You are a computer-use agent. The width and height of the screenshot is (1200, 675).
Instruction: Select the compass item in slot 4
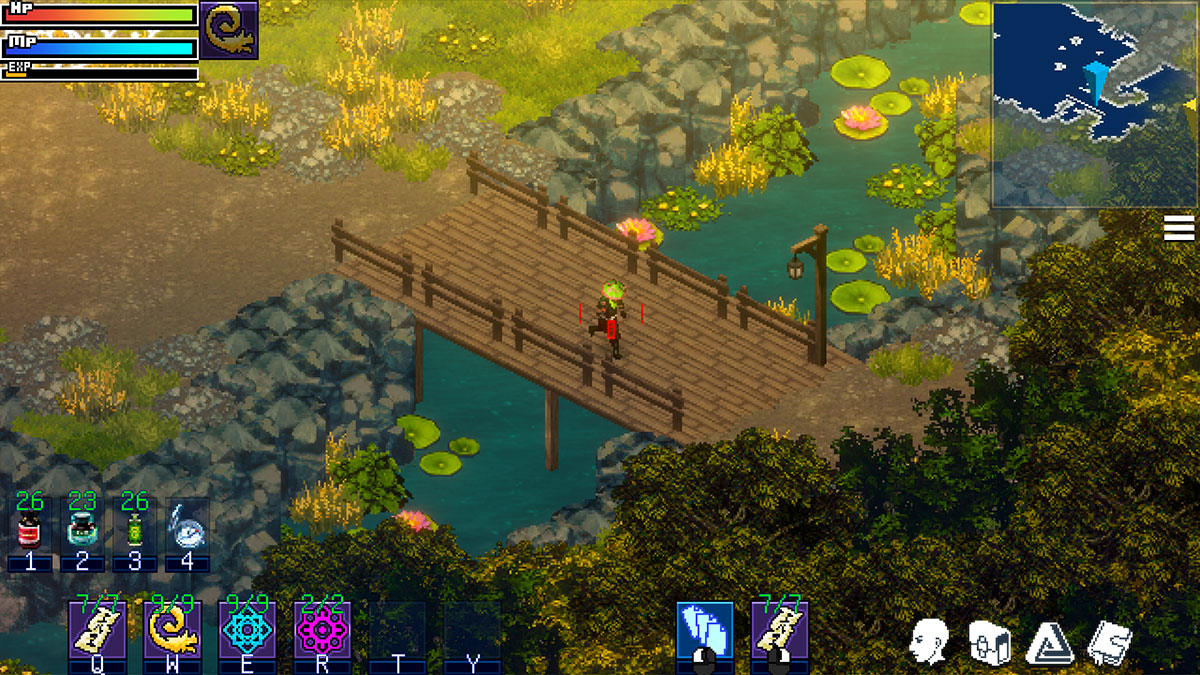tap(186, 530)
